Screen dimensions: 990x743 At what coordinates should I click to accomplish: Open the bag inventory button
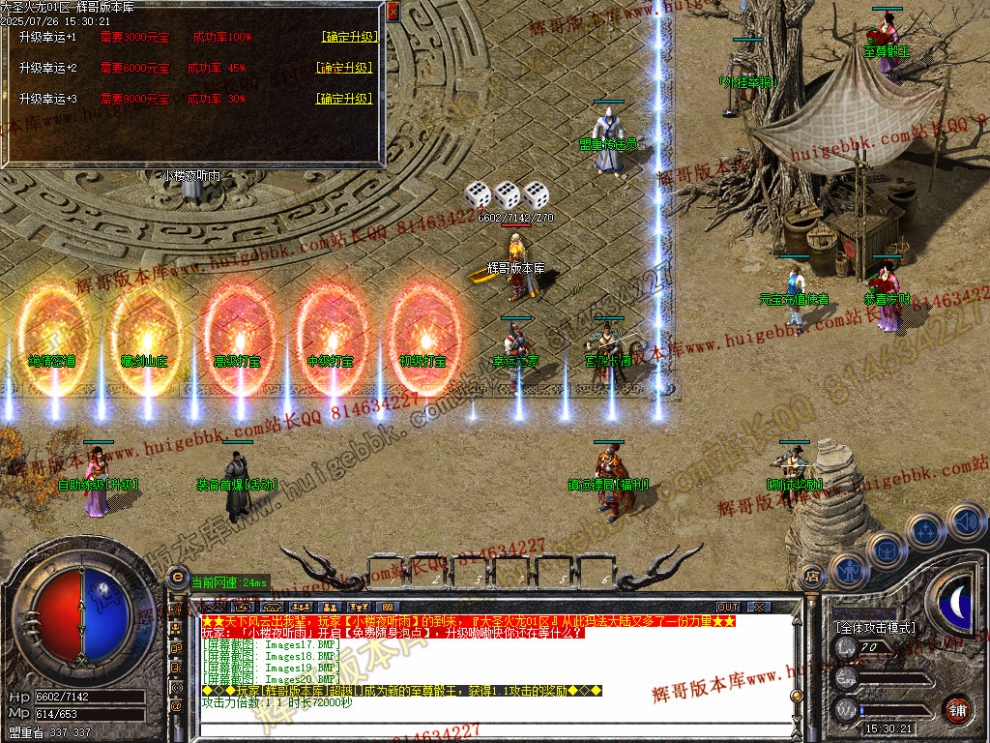(886, 549)
